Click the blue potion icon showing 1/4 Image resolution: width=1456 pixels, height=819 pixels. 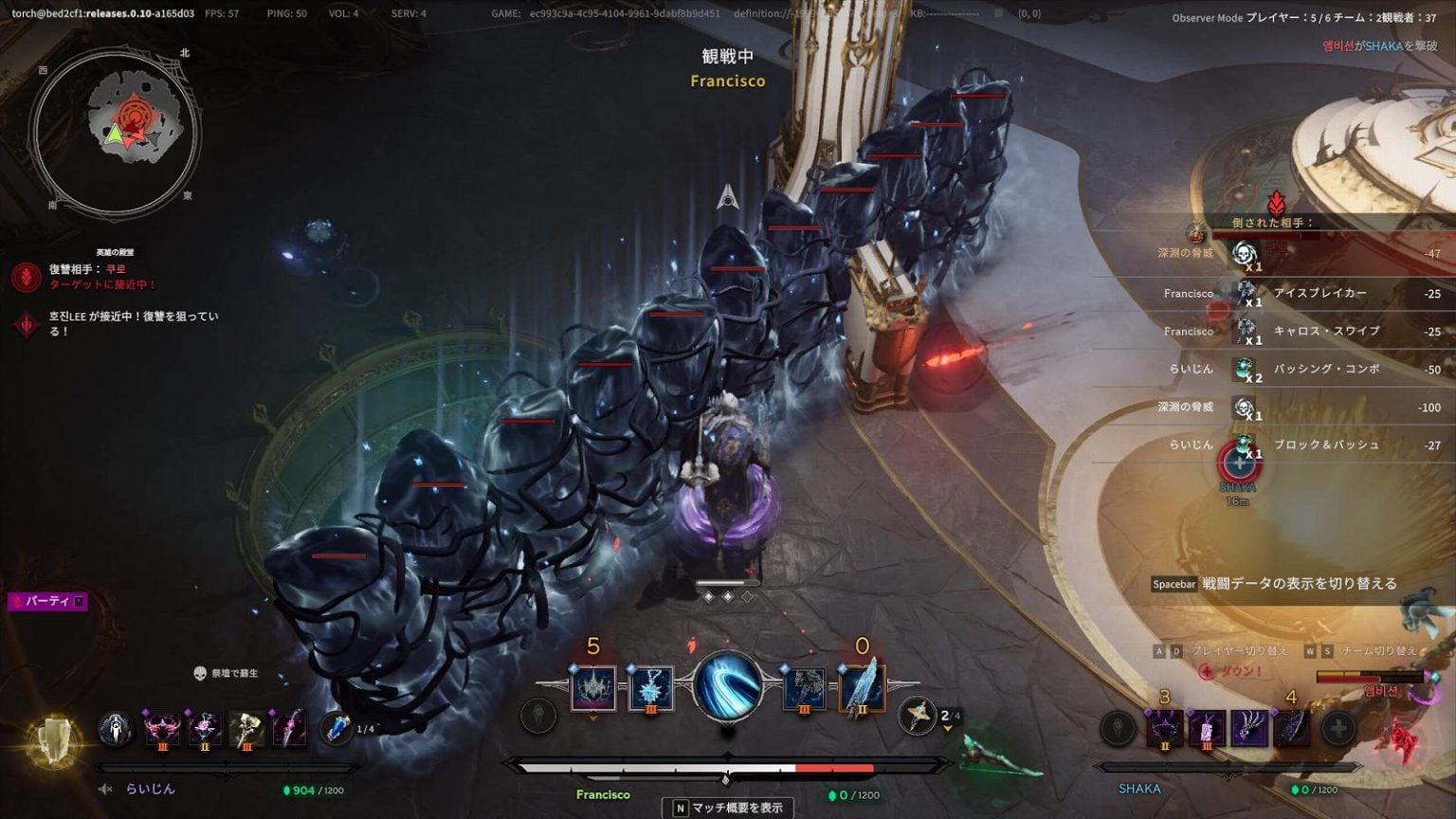coord(337,728)
